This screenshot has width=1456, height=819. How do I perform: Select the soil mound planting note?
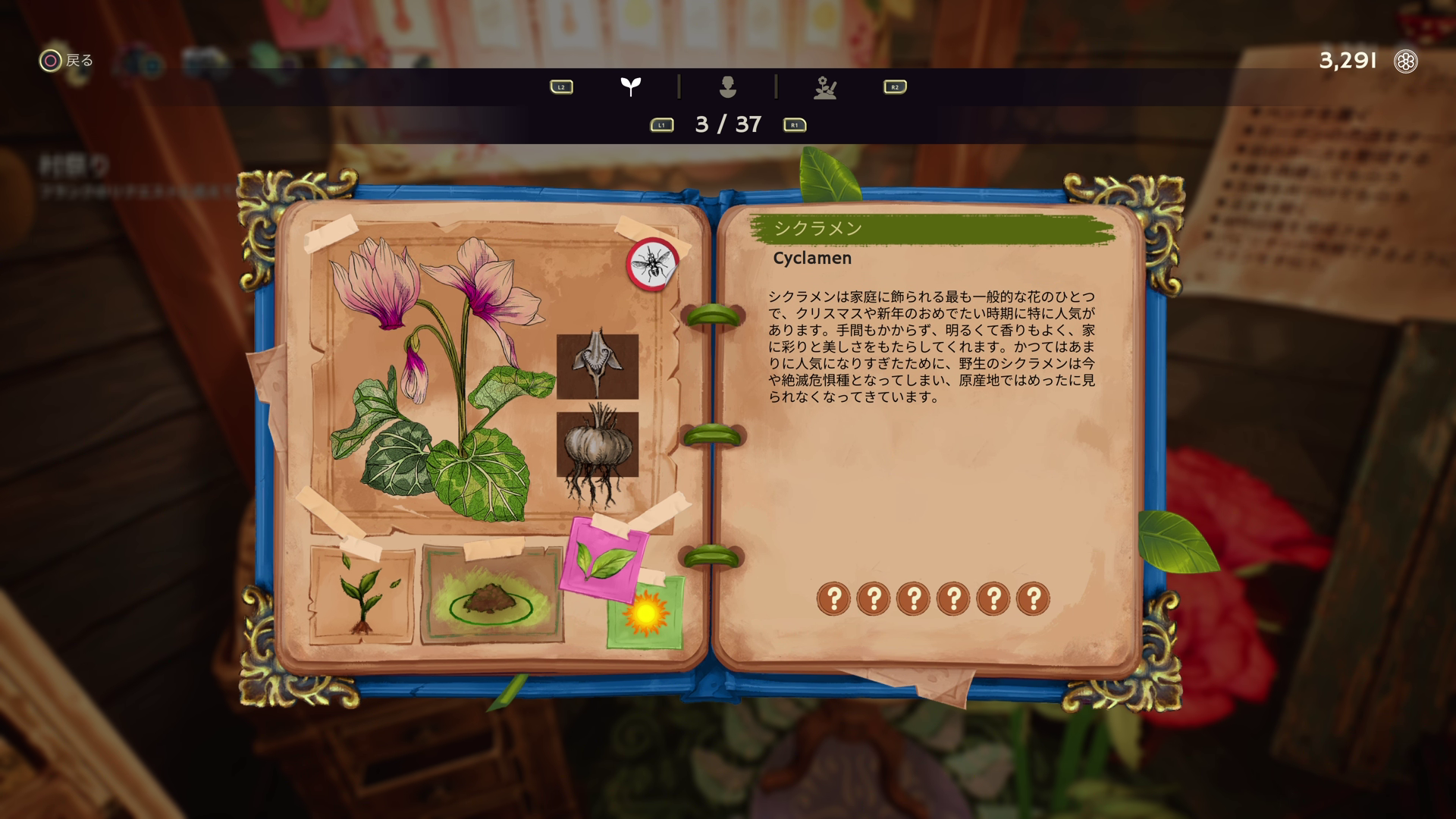(x=492, y=595)
